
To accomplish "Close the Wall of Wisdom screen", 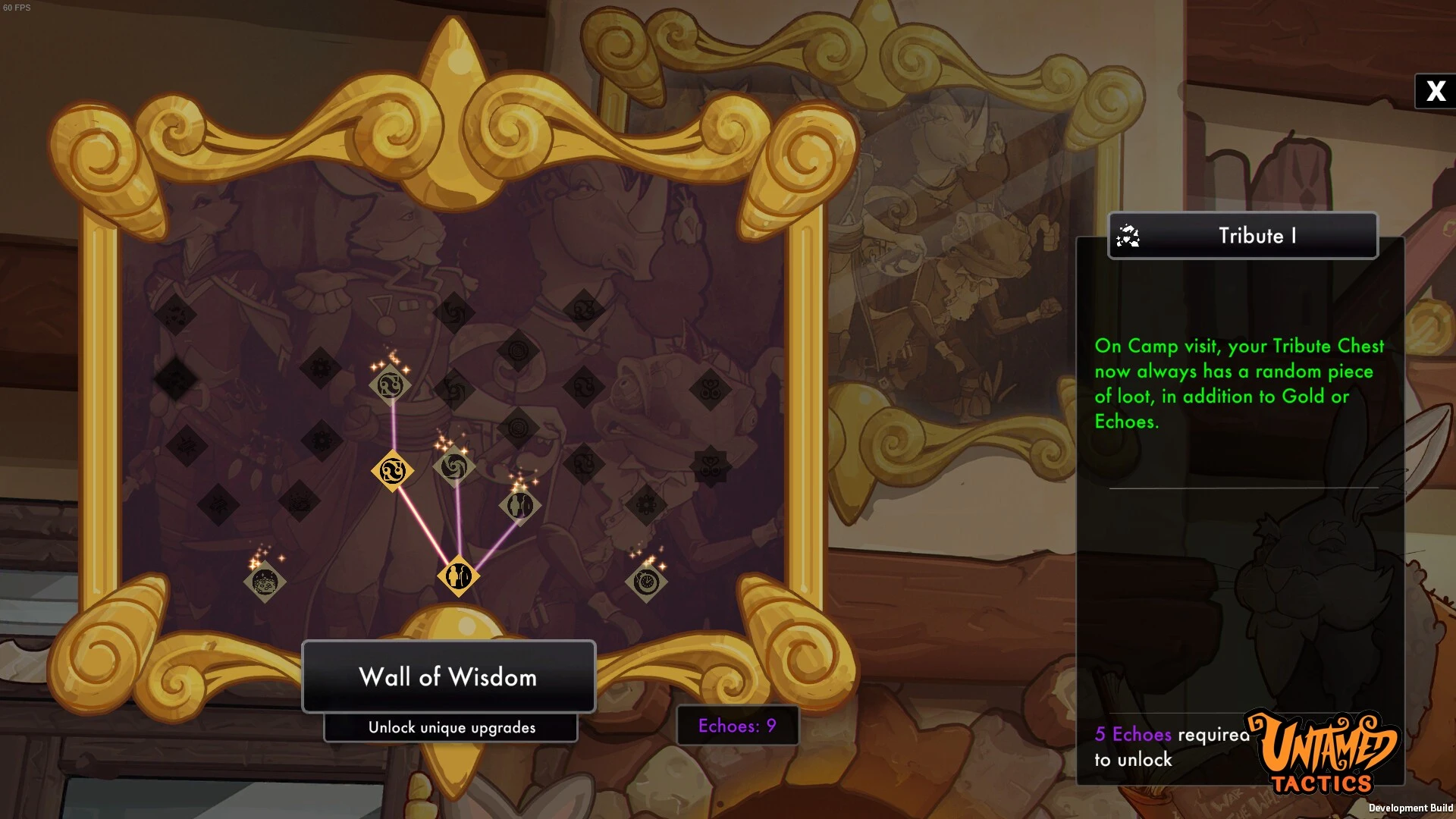I will tap(1435, 91).
